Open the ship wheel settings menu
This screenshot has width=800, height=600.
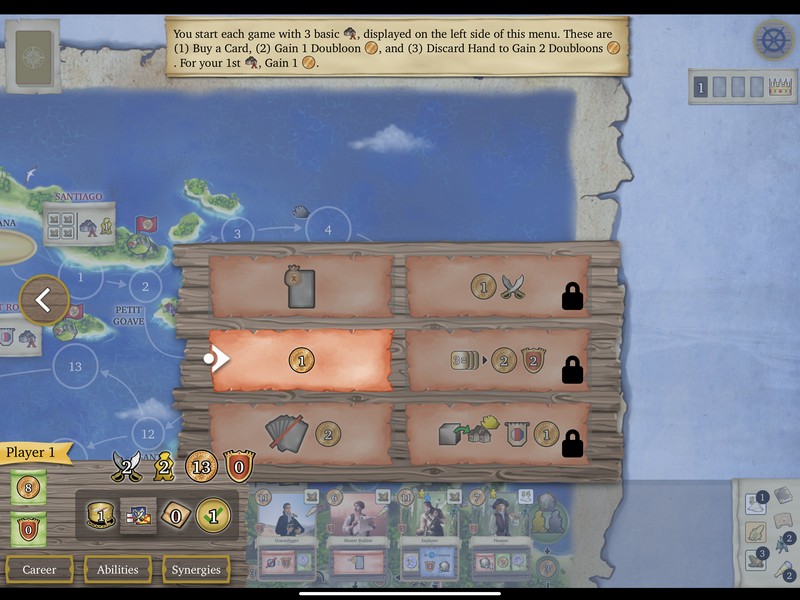coord(773,39)
